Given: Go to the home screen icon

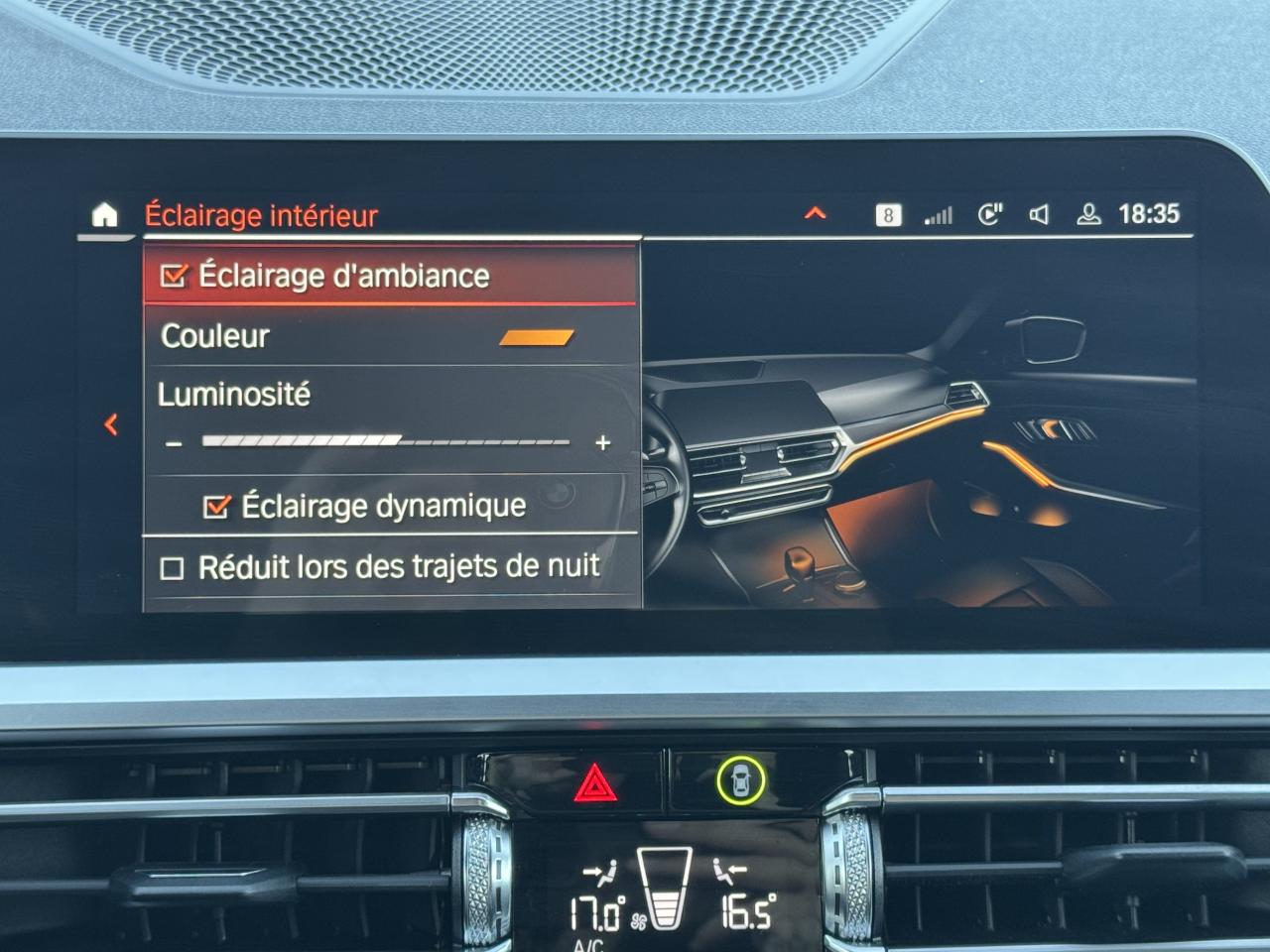Looking at the screenshot, I should 104,215.
